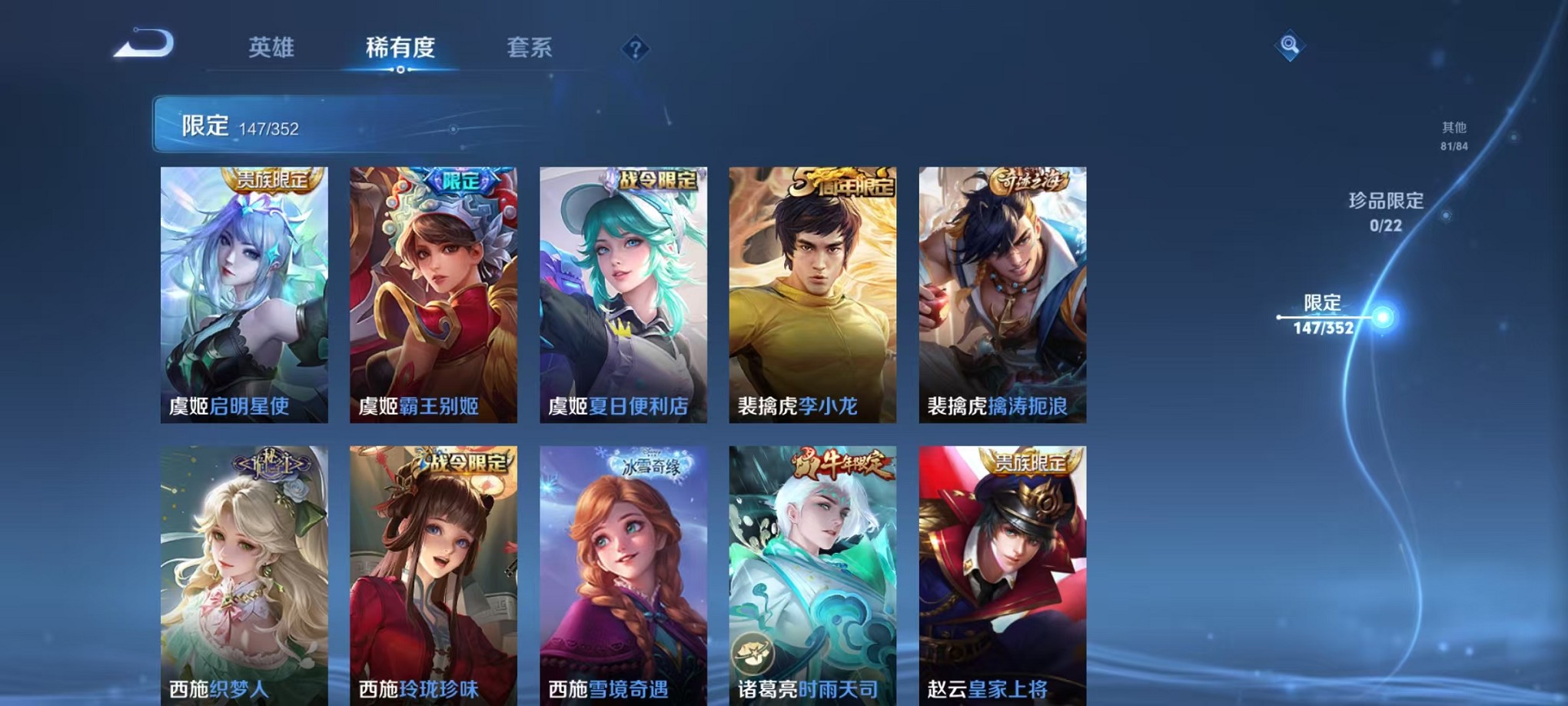
Task: Open the 其他 81/84 category on the right
Action: 1452,137
